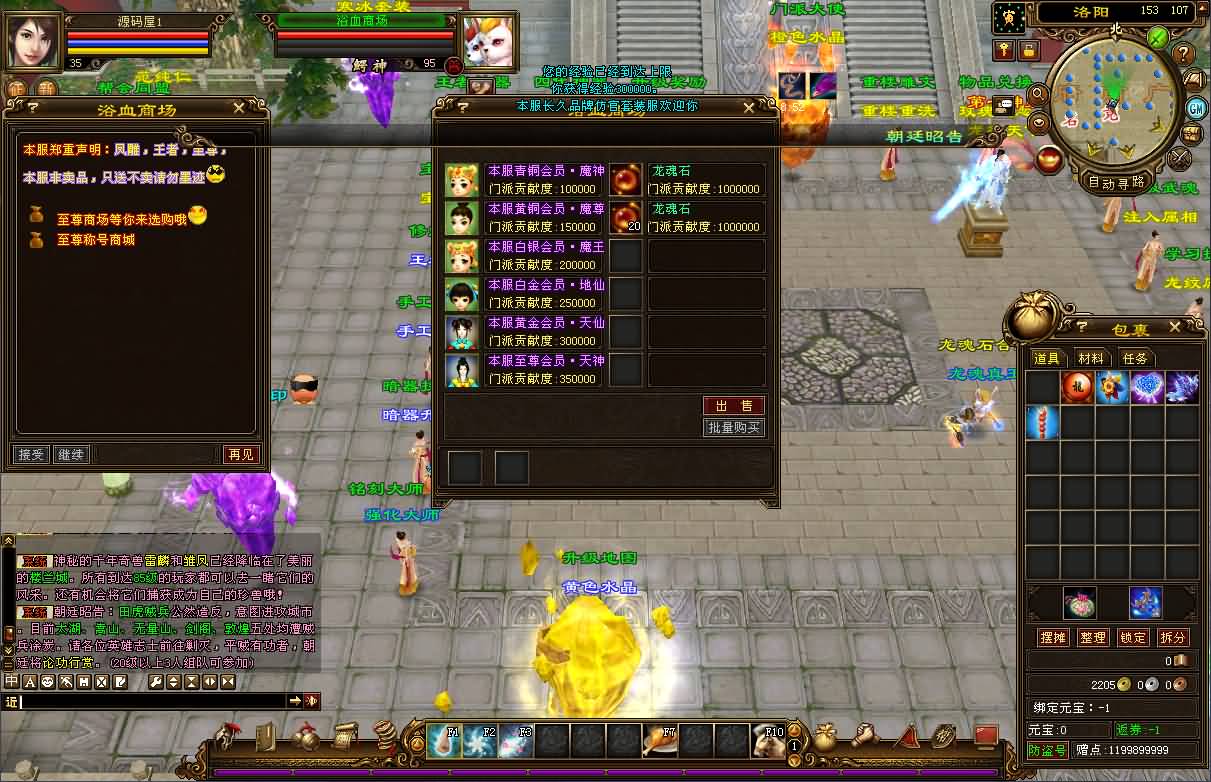Click the 拆分 split stack button

point(1173,637)
